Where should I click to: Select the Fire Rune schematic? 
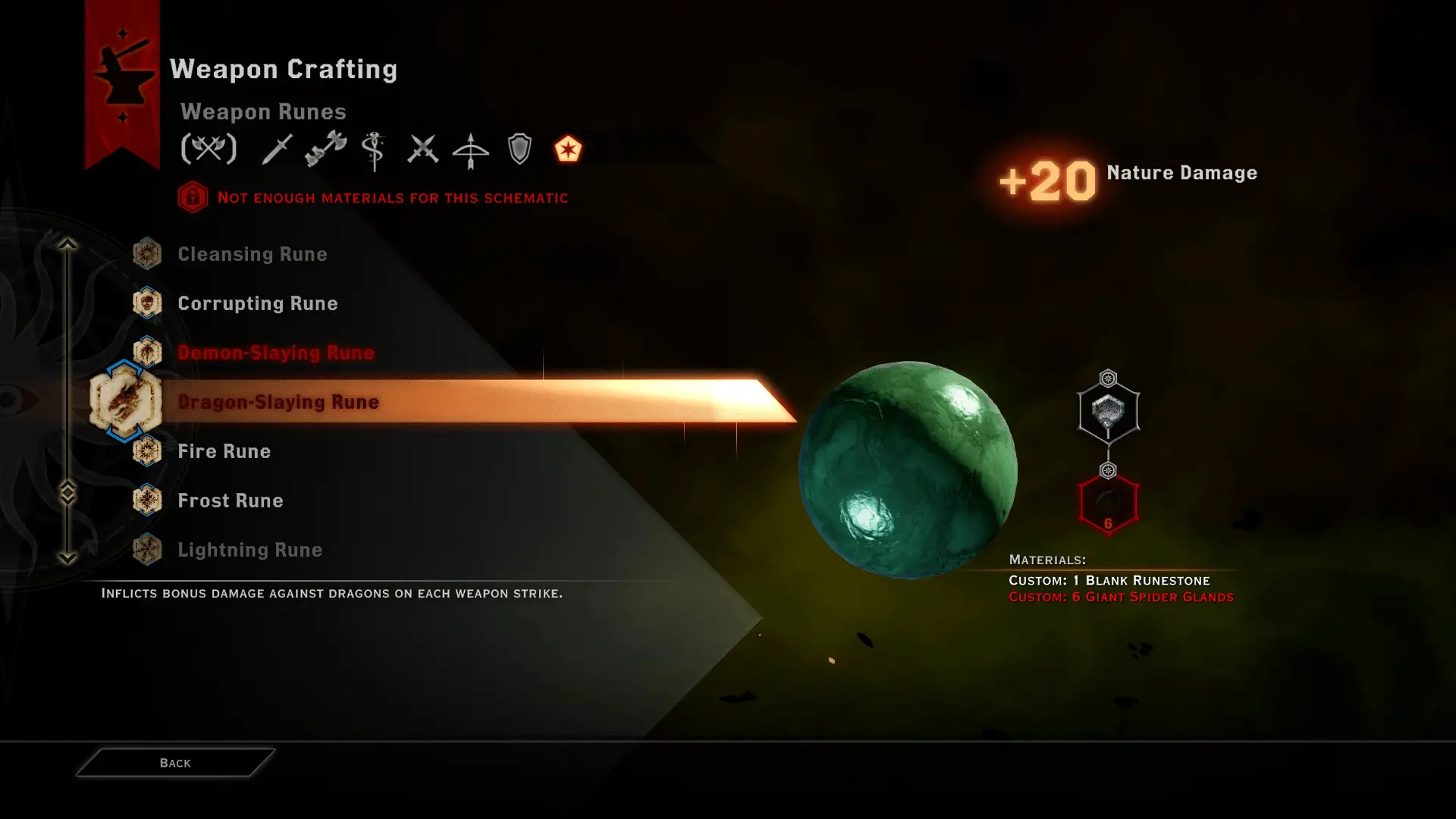pos(224,451)
